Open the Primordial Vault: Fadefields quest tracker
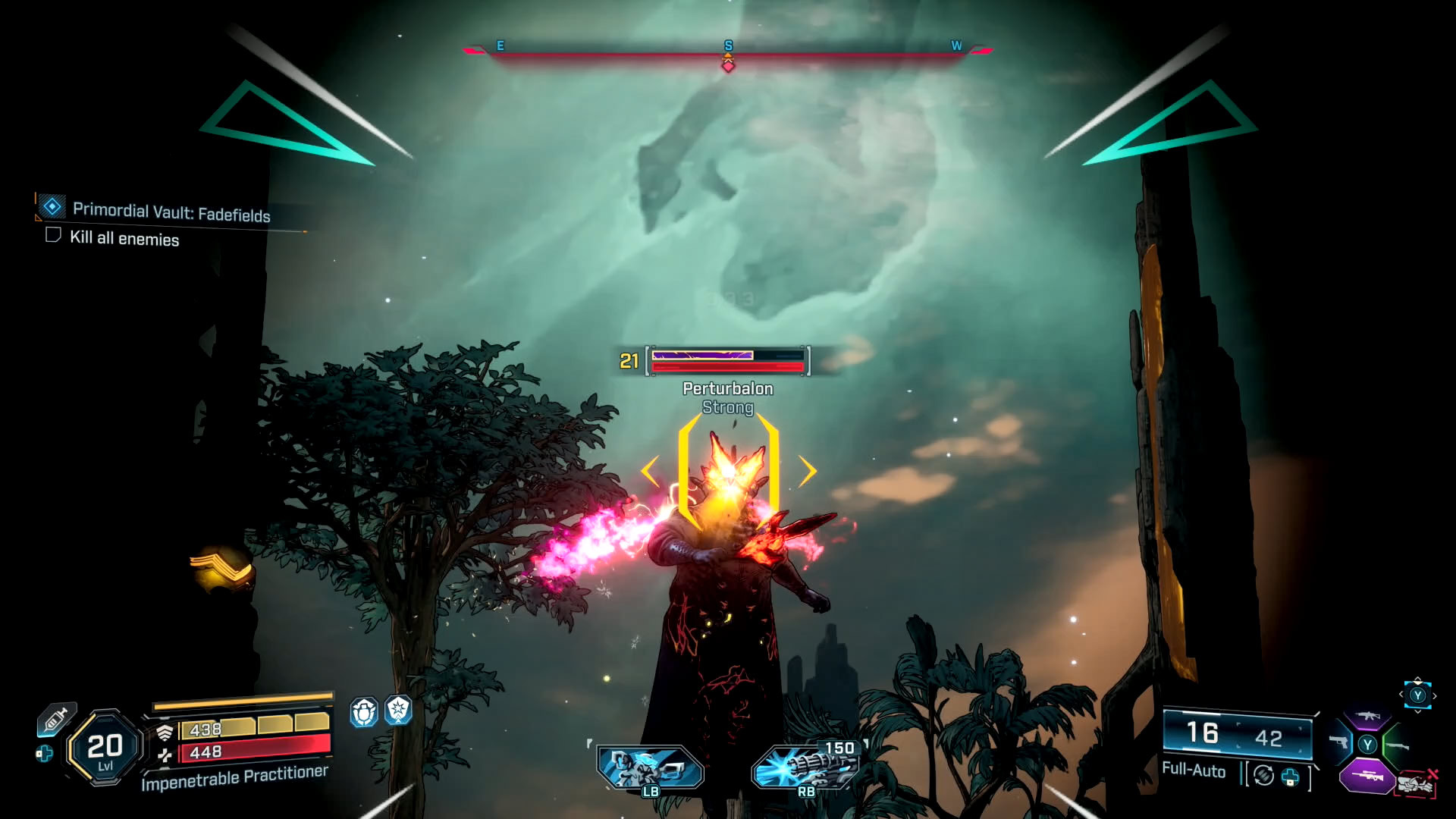Screen dimensions: 1456x819 point(171,212)
